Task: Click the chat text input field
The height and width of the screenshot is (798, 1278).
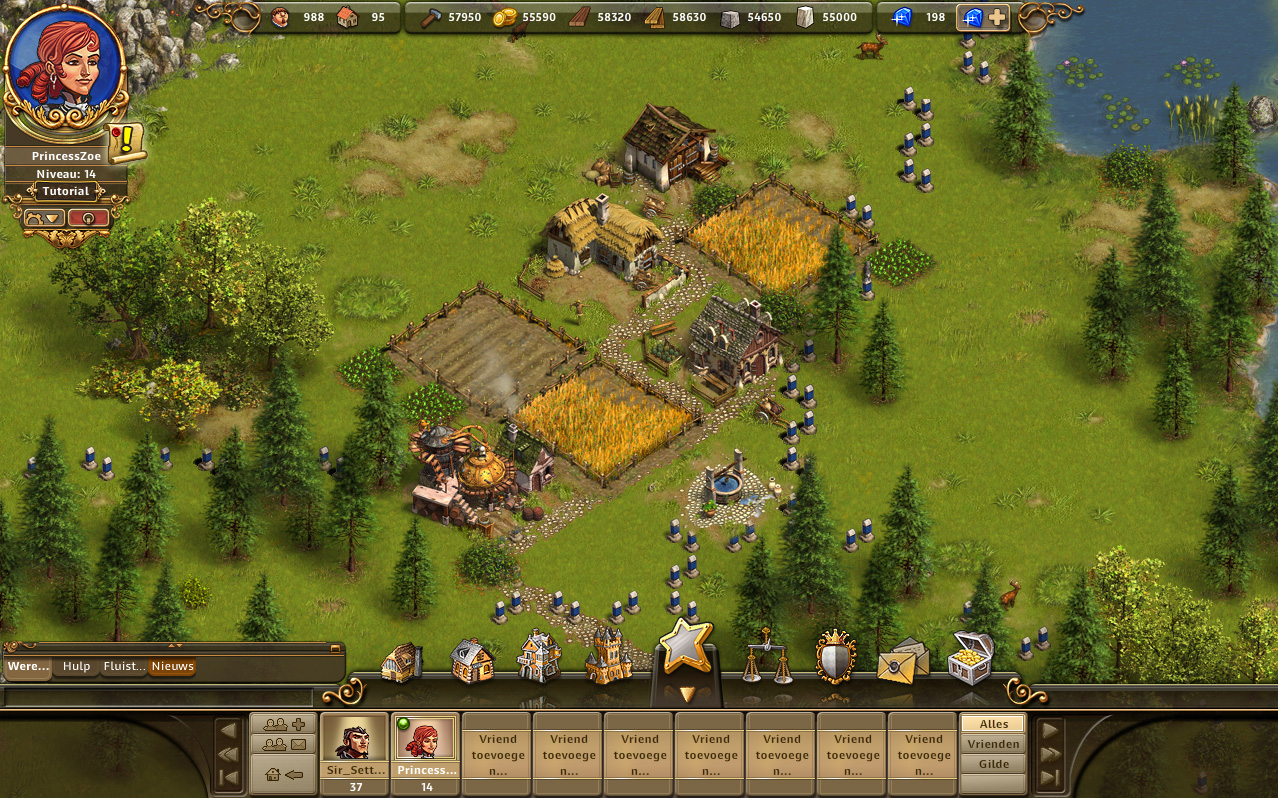Action: point(158,697)
